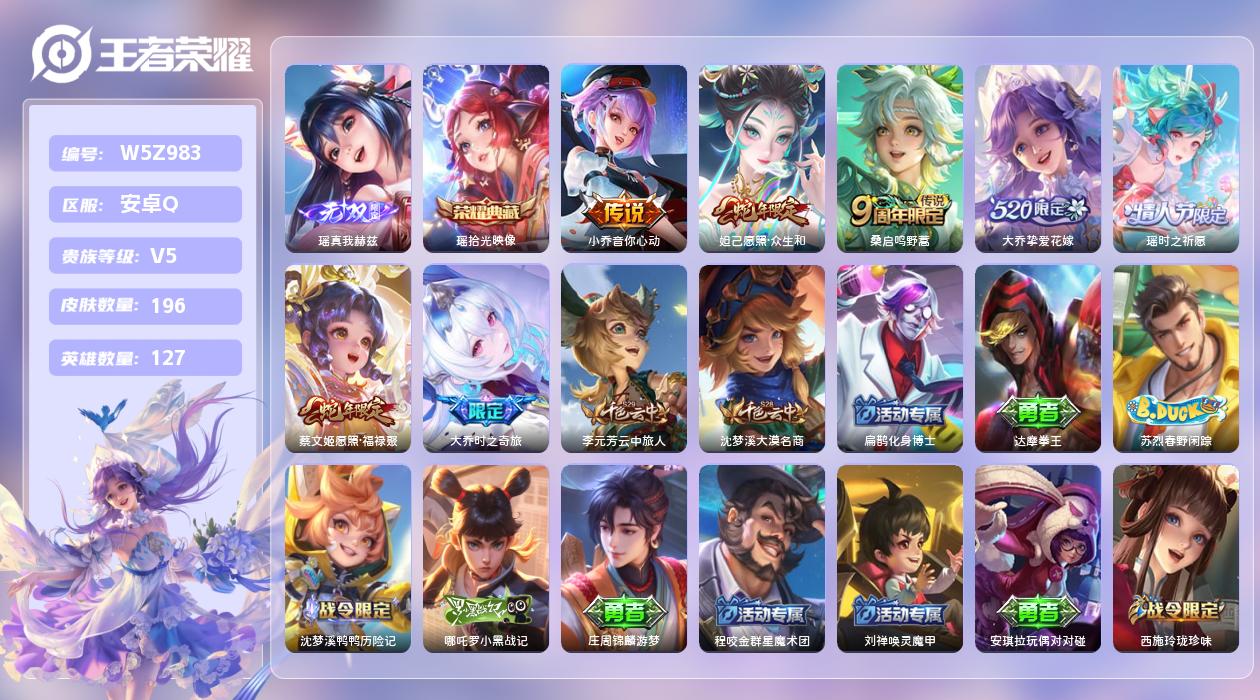Select the 李元芳云中旅人 skin card

point(623,358)
